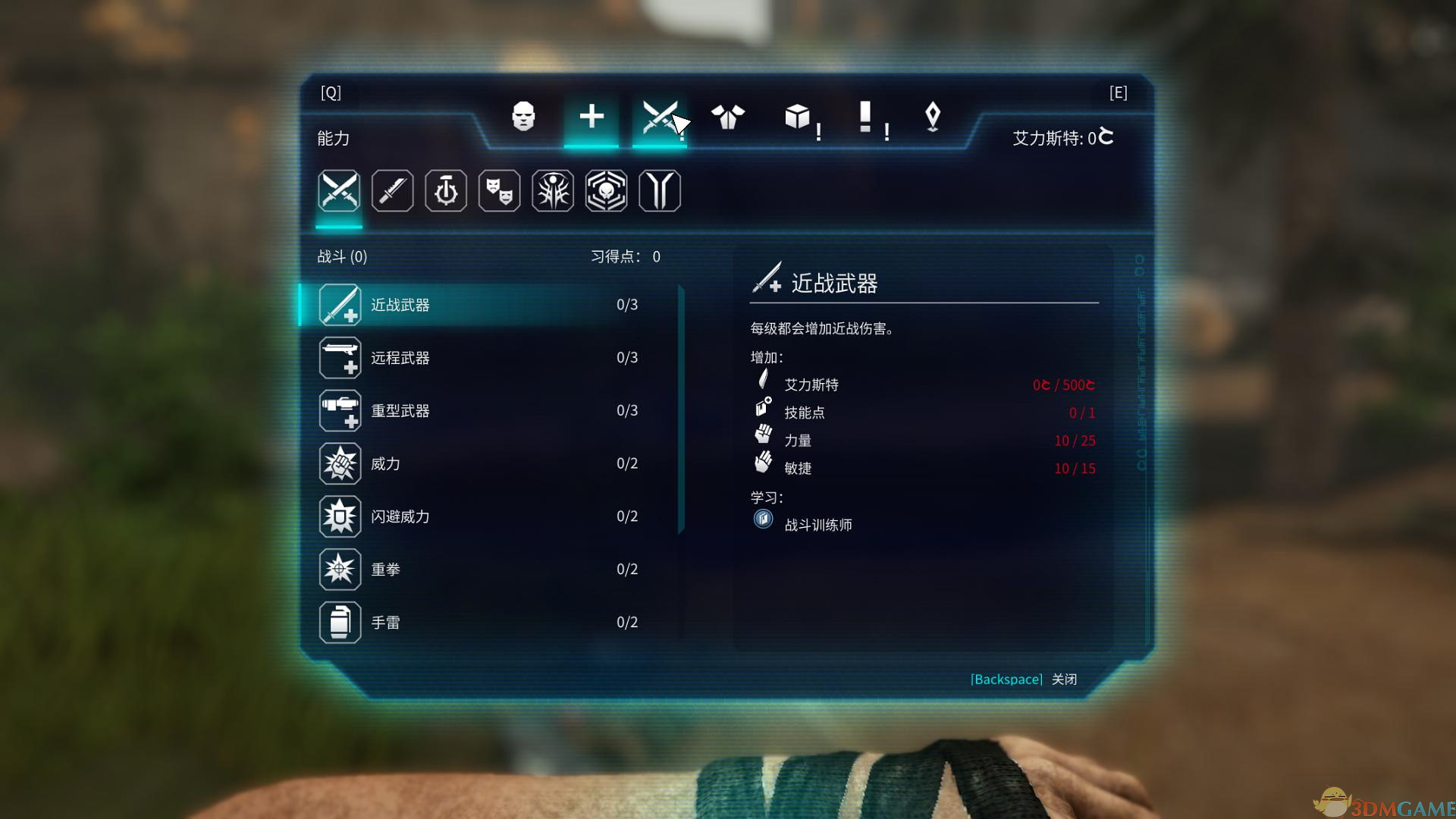Open the armor equipment tab

(728, 117)
